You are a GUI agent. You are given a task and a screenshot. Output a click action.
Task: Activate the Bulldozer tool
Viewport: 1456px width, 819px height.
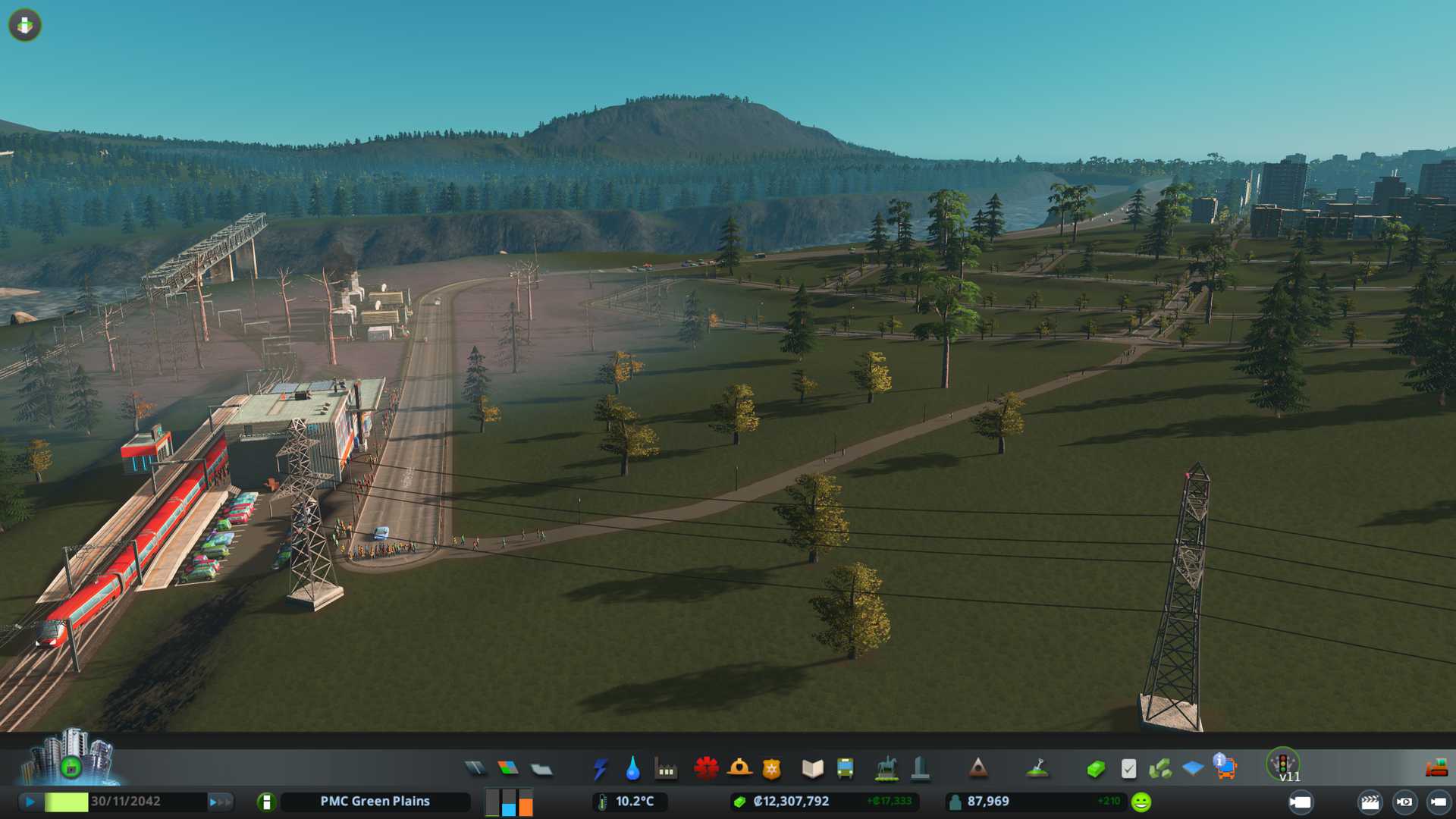pos(1436,769)
